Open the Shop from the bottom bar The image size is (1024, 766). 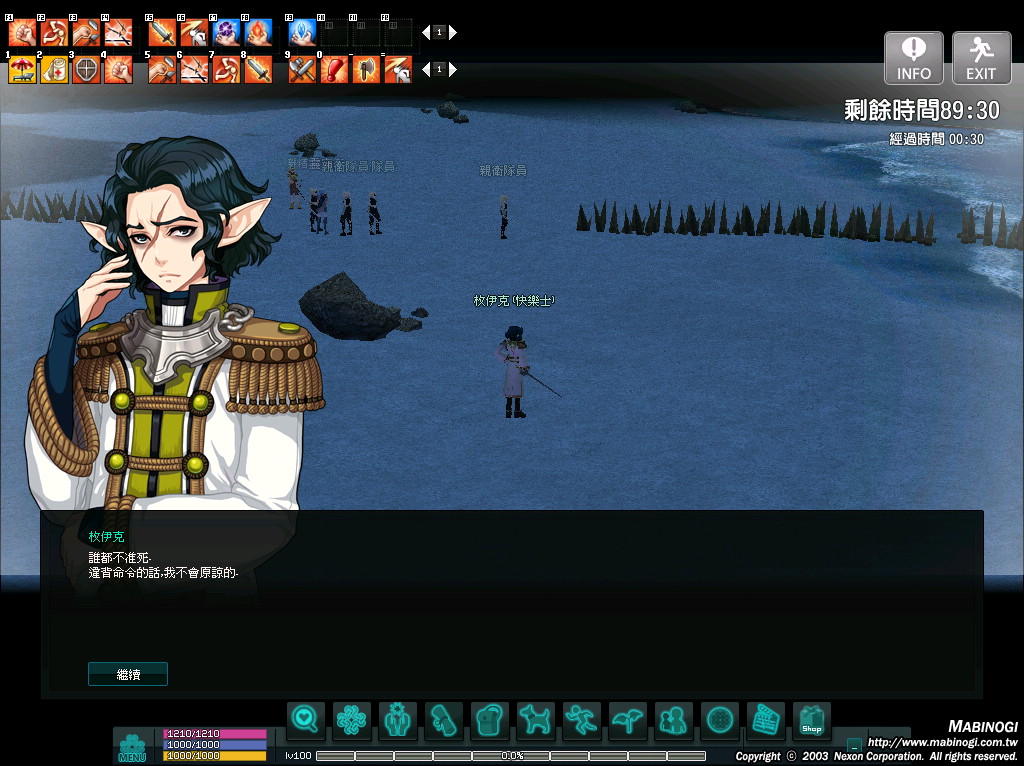click(811, 719)
